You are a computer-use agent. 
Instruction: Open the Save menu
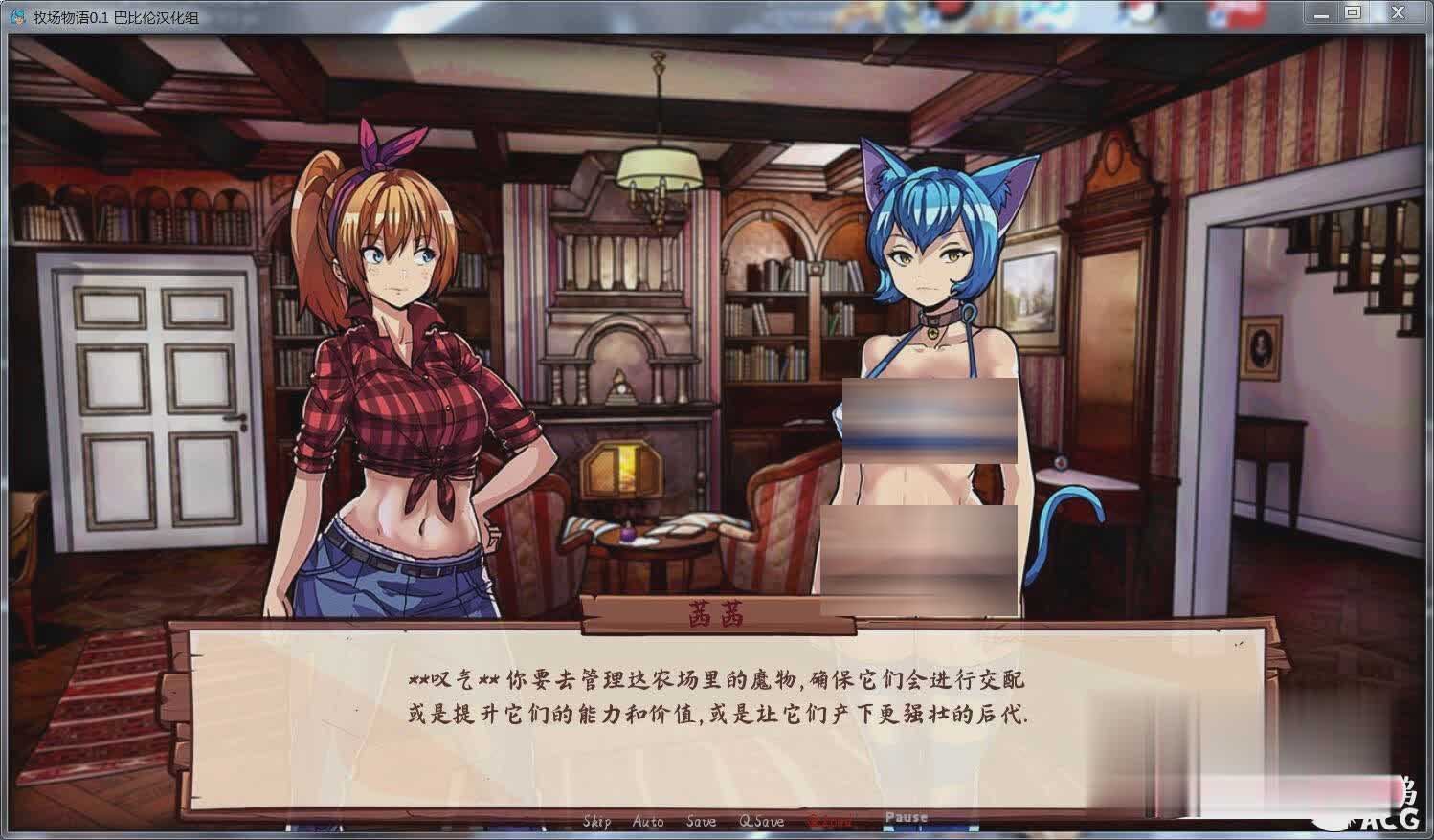(701, 821)
